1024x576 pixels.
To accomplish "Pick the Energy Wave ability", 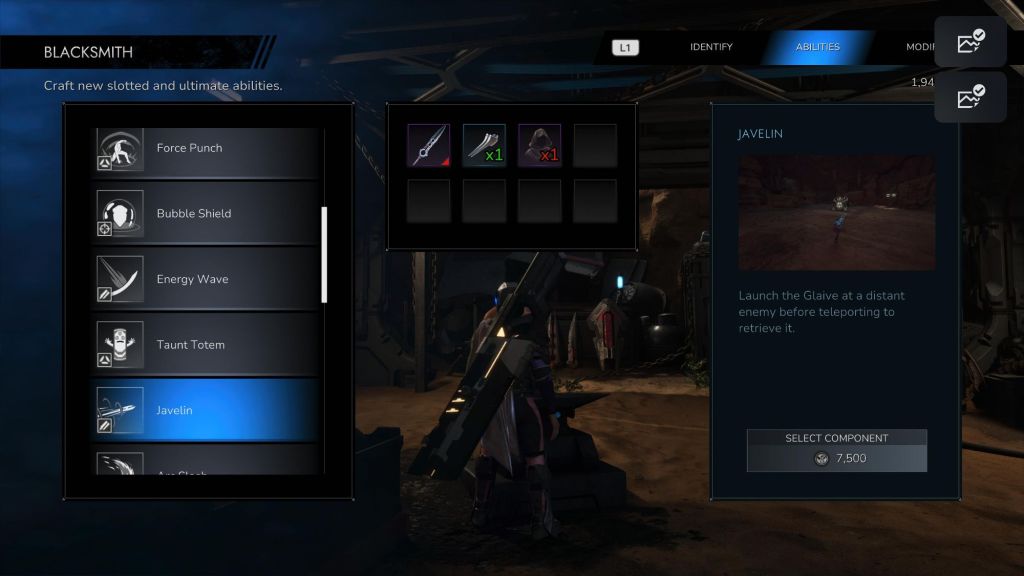I will click(x=205, y=279).
